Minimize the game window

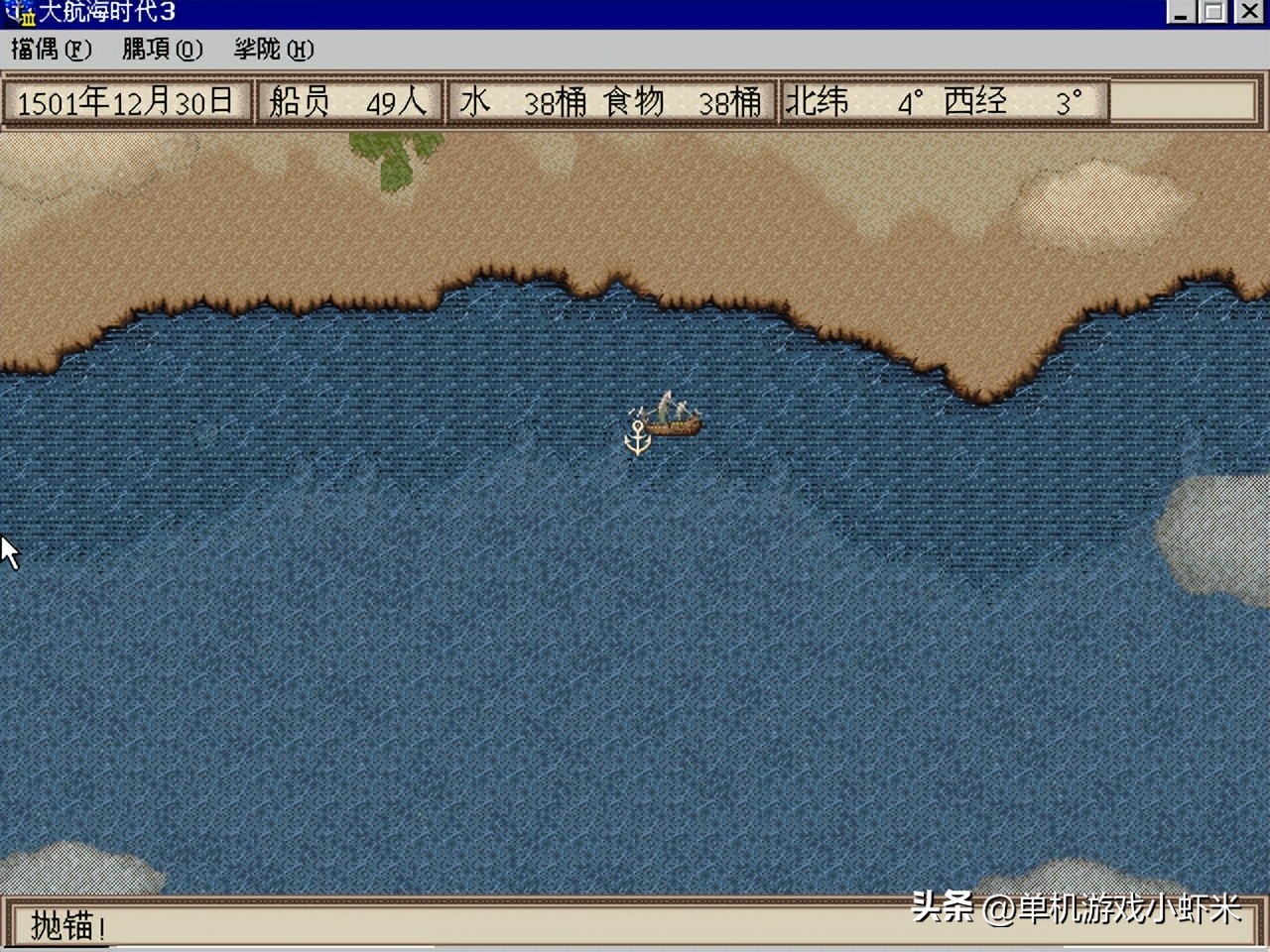pos(1181,12)
